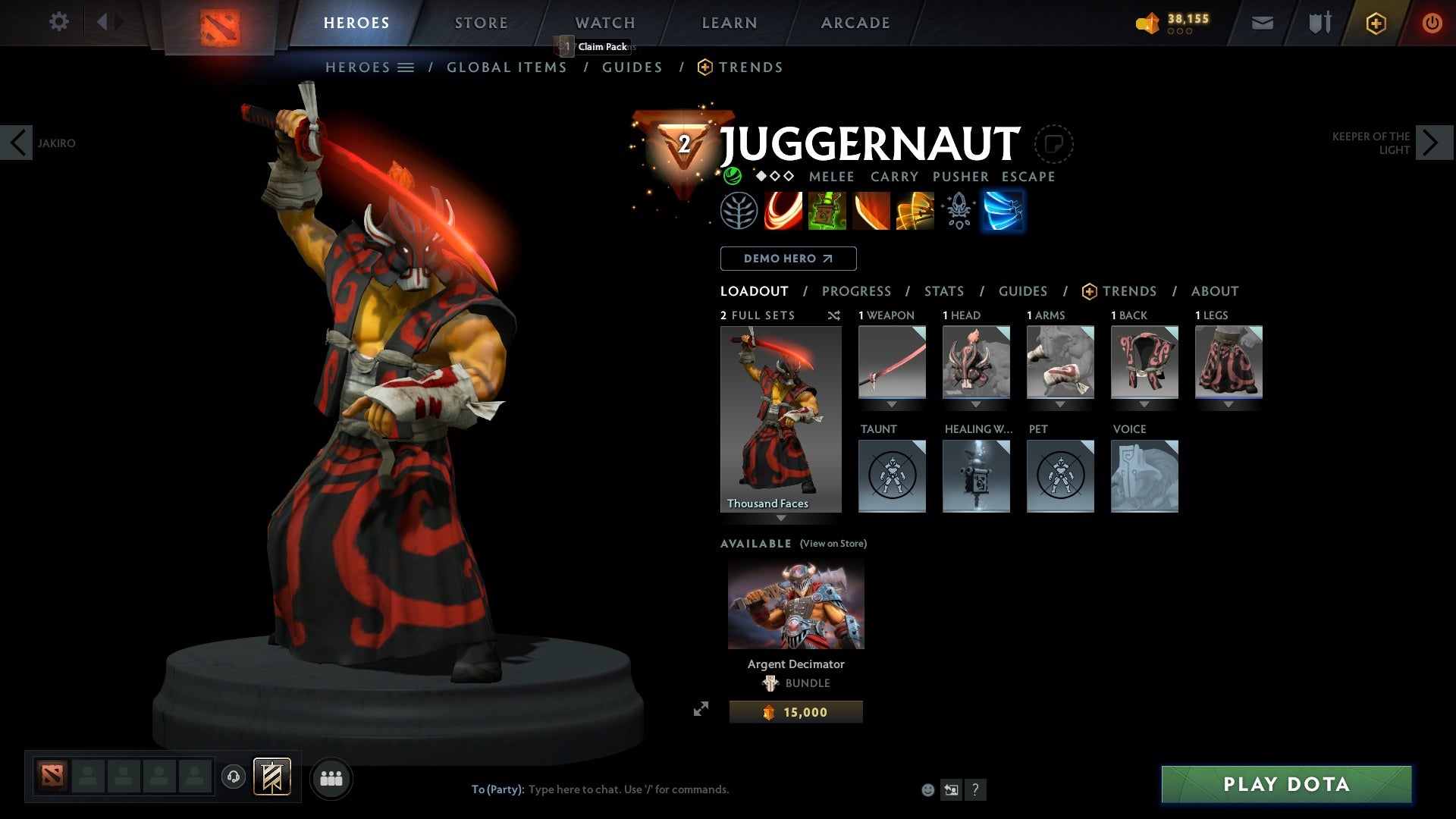Open the ARCADE menu item
Screen dimensions: 1456x819
(855, 22)
